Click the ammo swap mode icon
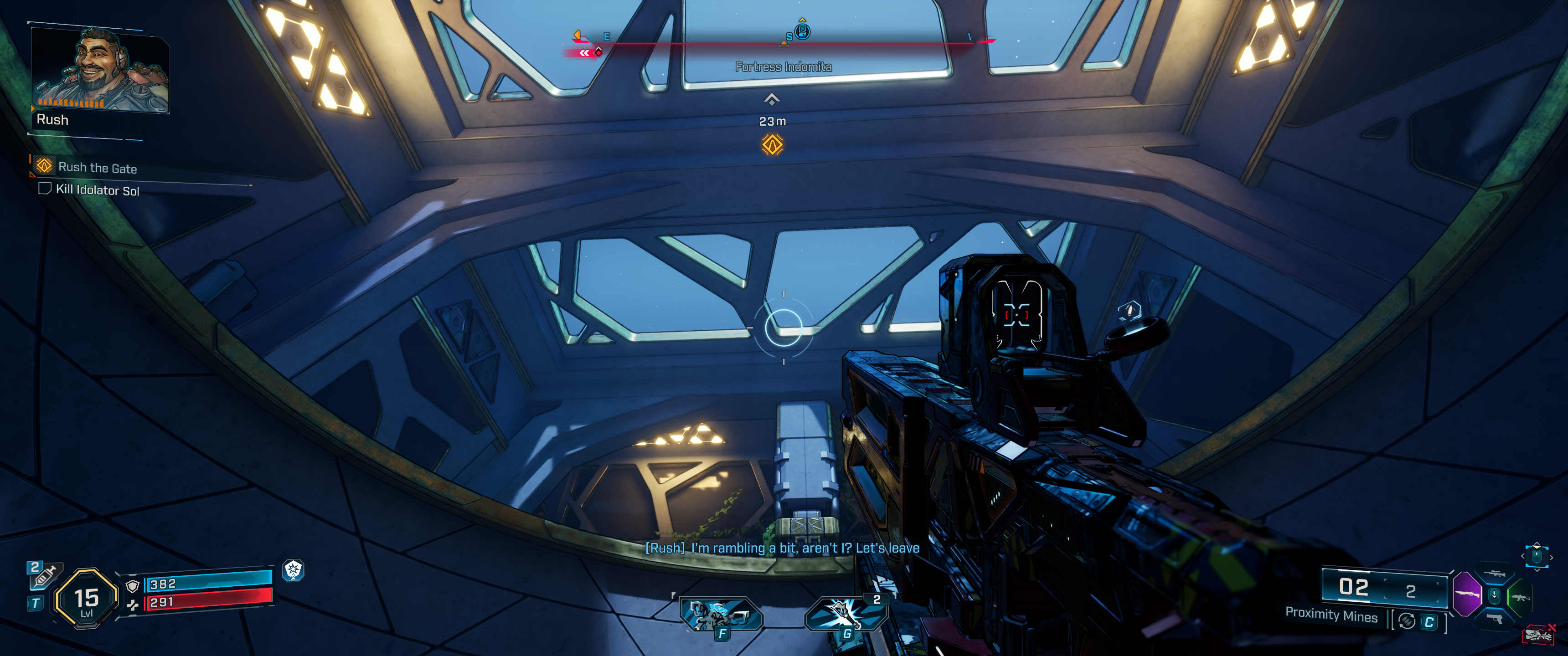This screenshot has height=656, width=1568. 1407,621
